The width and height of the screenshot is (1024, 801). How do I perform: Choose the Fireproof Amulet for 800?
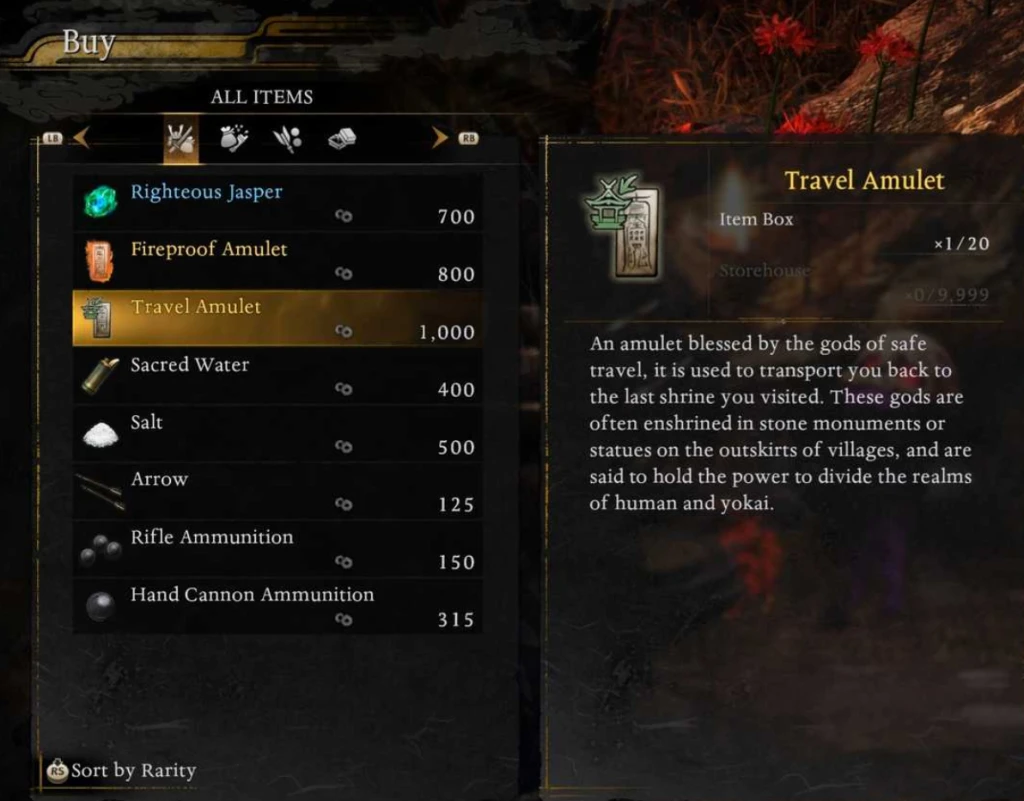click(x=277, y=261)
